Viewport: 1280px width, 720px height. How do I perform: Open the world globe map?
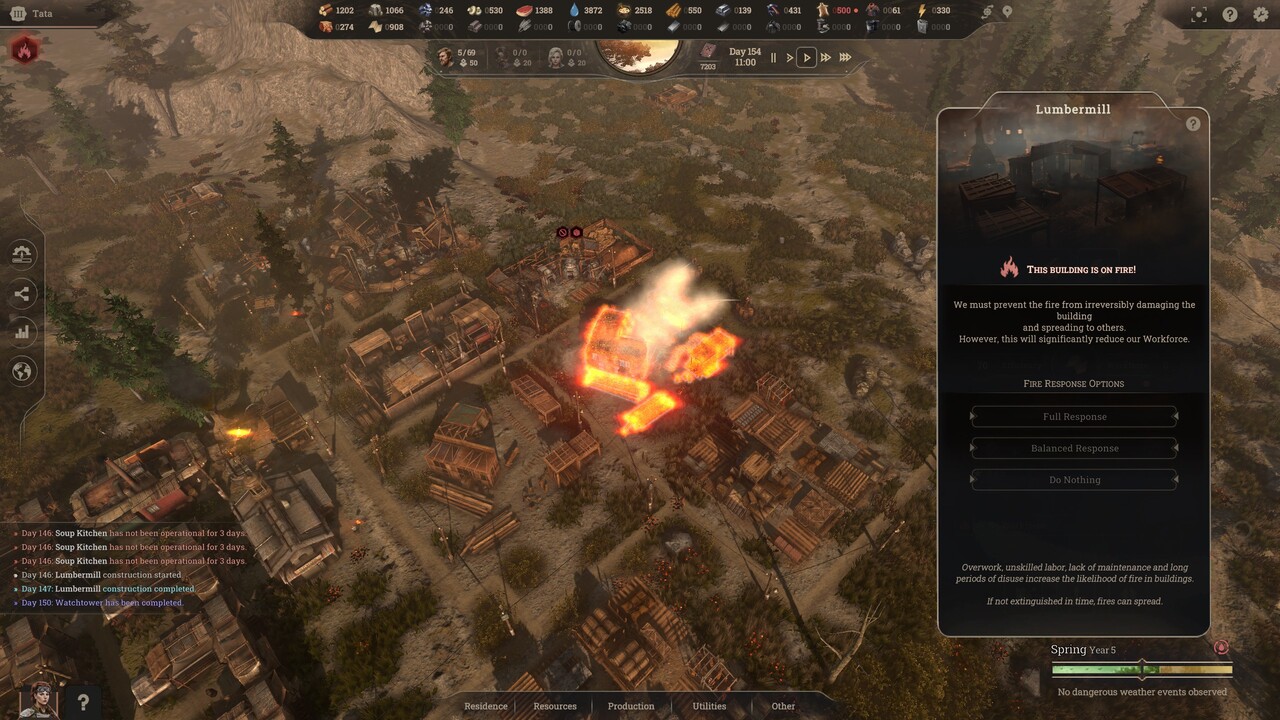22,371
